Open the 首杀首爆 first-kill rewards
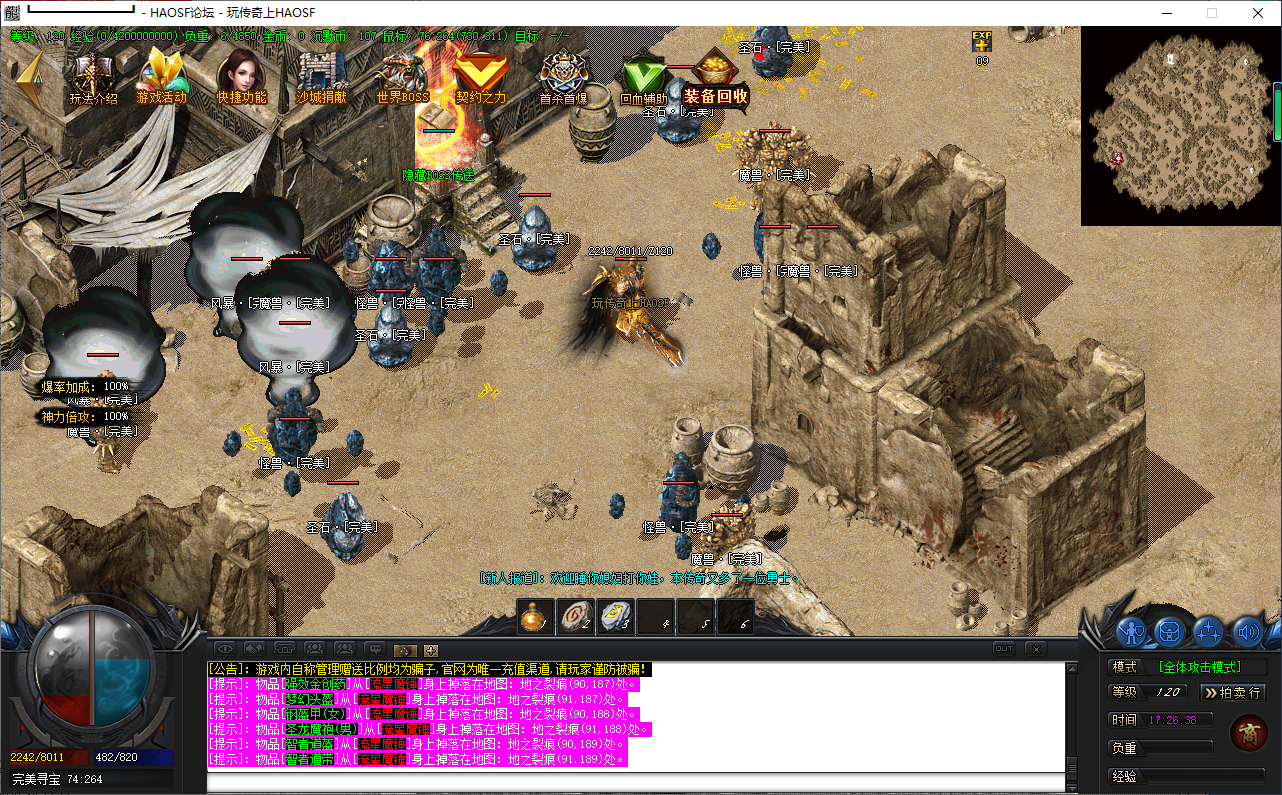The image size is (1282, 795). (563, 76)
